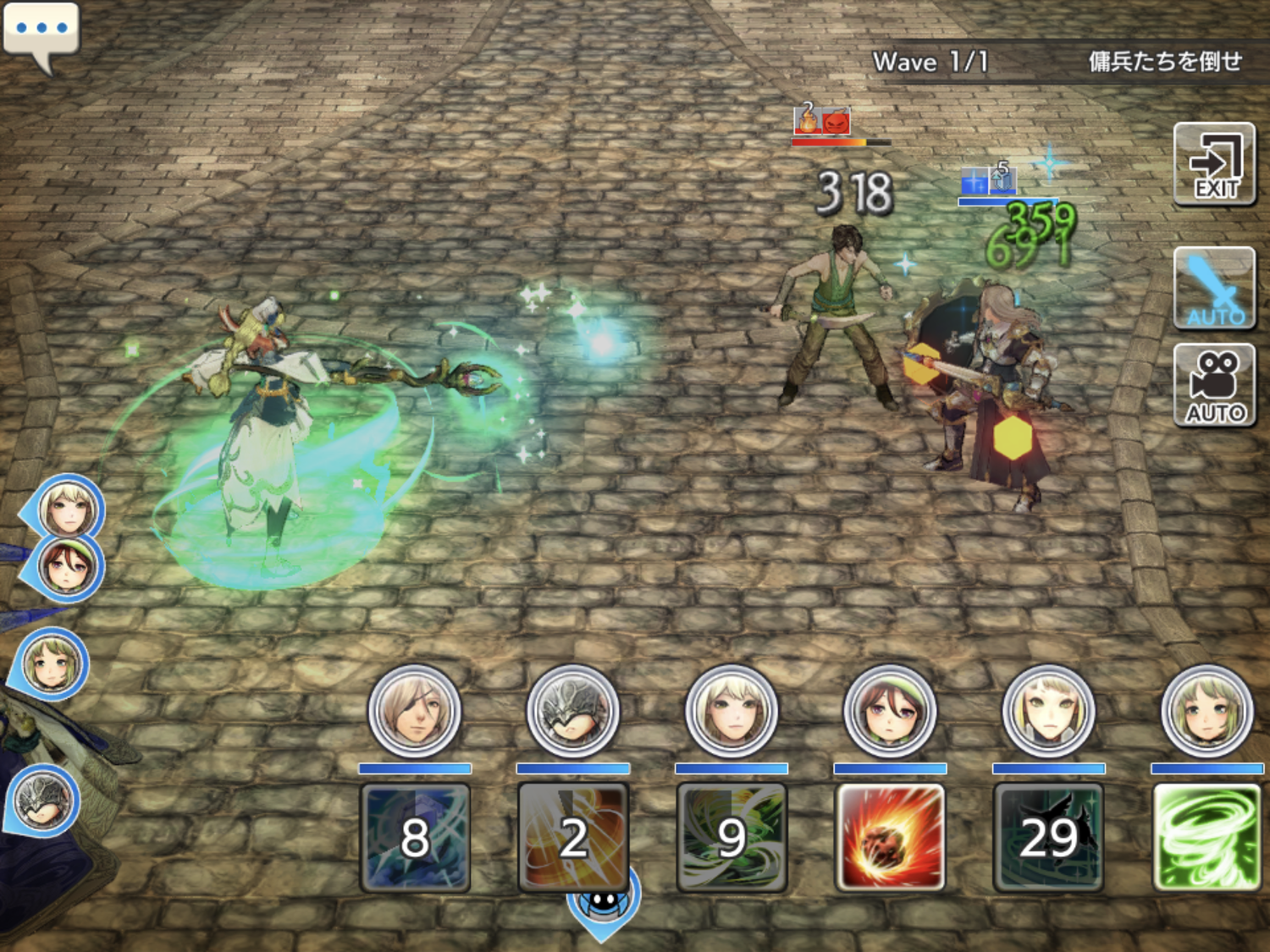Open the chat speech bubble
The height and width of the screenshot is (952, 1270).
(x=41, y=33)
